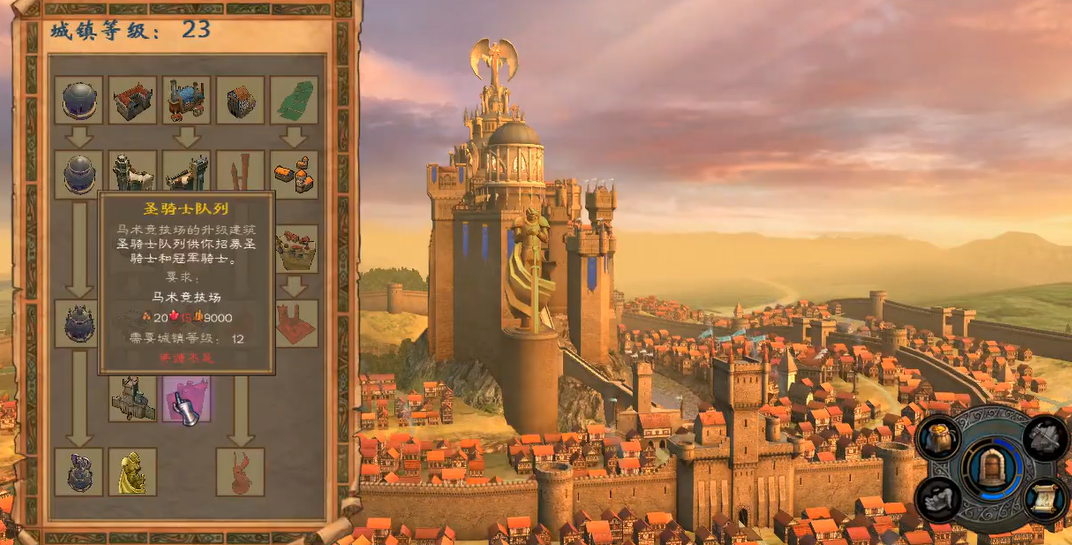Click the blue-roofed building with wheel icon
1072x545 pixels.
tap(187, 100)
